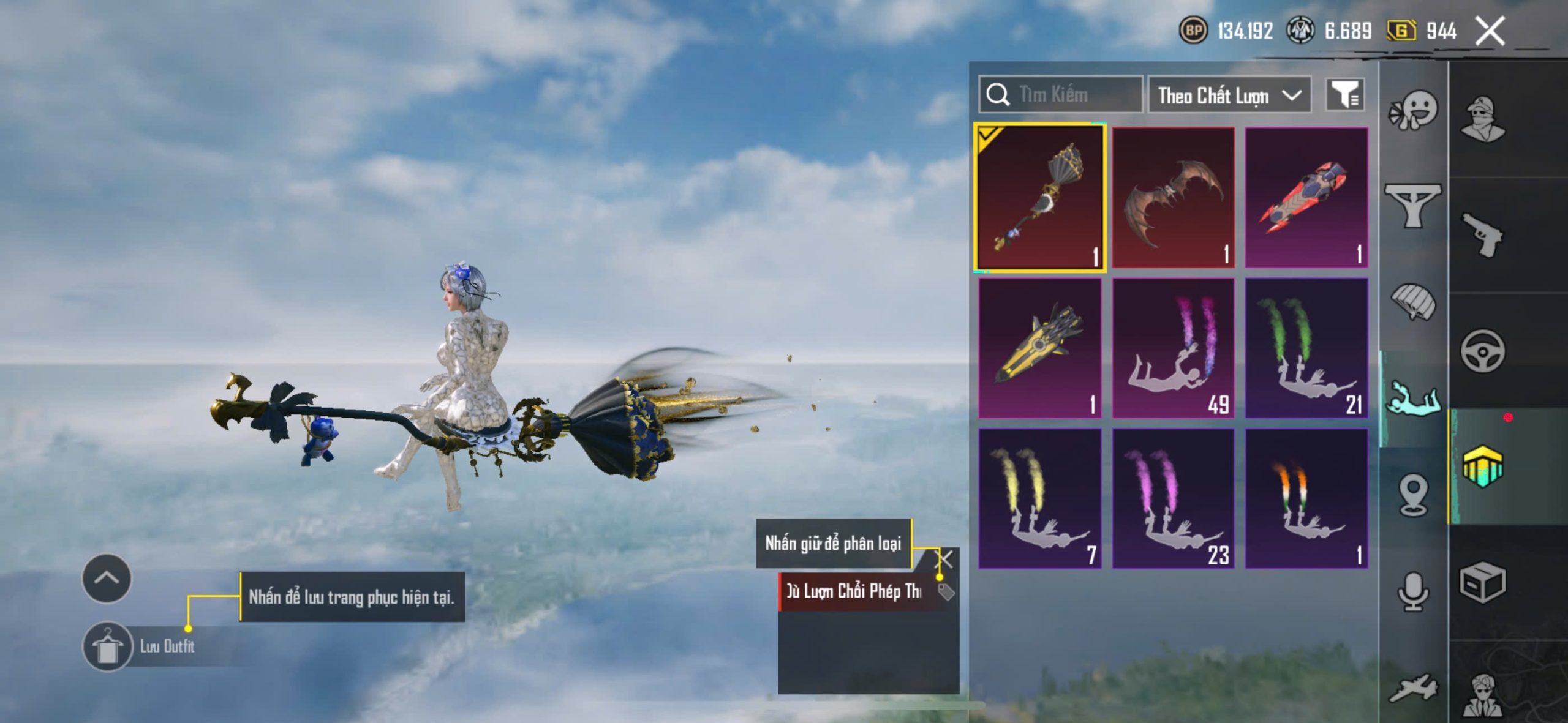Open the Theo Chất Lượng sort dropdown

click(1229, 96)
